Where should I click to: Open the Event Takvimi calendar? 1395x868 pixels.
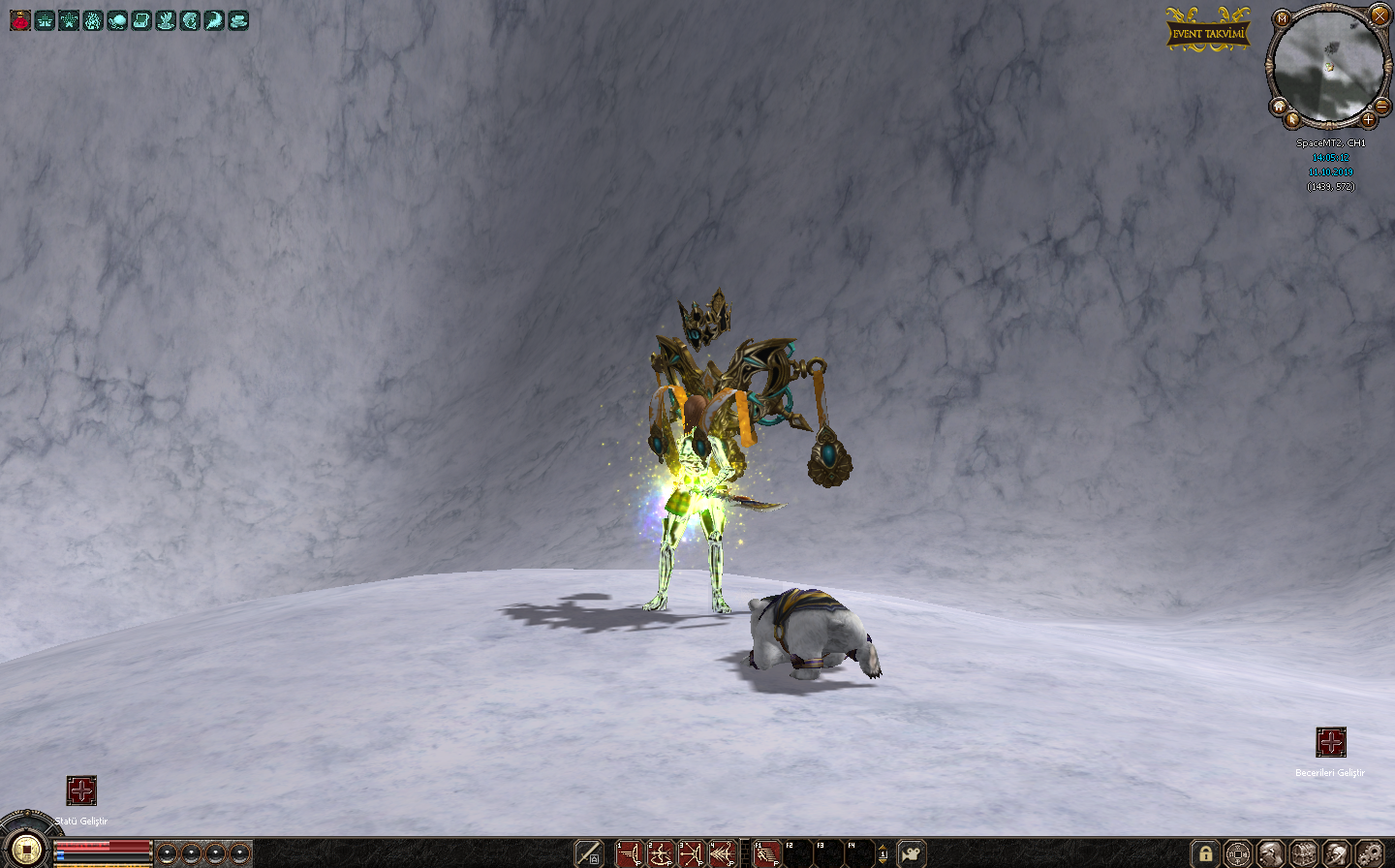(x=1207, y=32)
